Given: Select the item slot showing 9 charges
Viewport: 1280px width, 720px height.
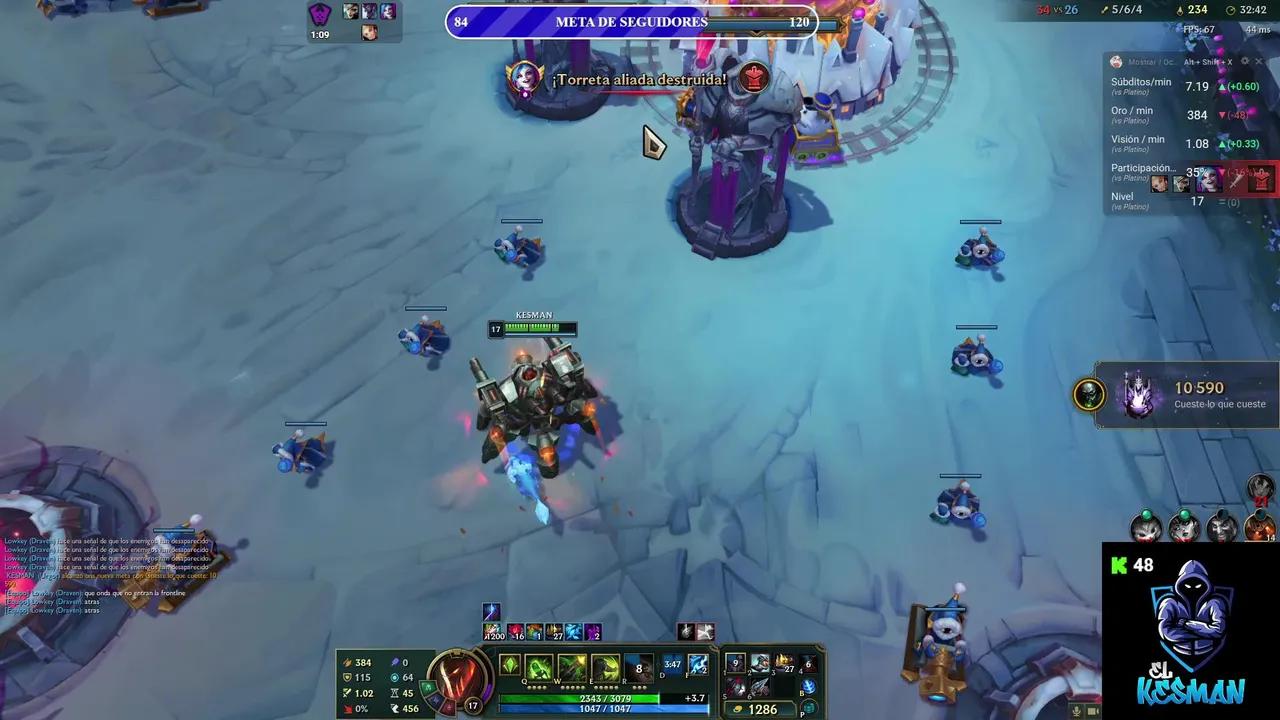Looking at the screenshot, I should click(735, 665).
